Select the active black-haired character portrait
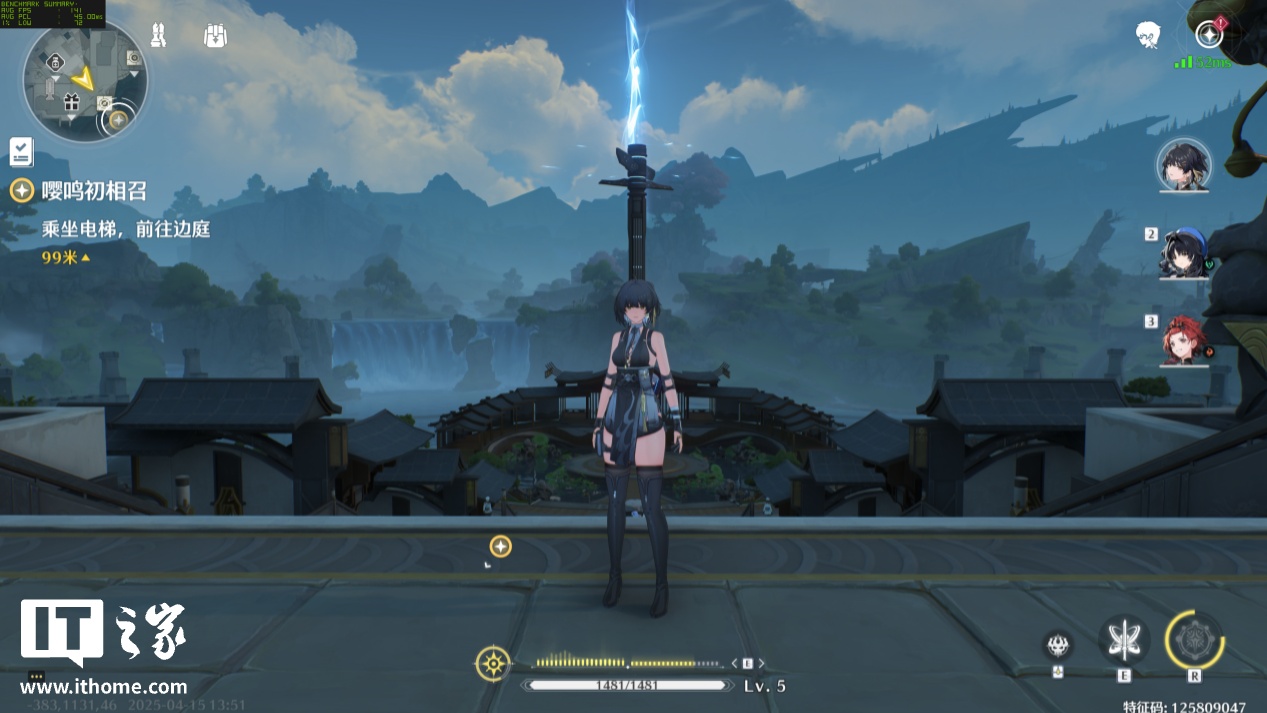Screen dimensions: 1267x713 [1184, 165]
